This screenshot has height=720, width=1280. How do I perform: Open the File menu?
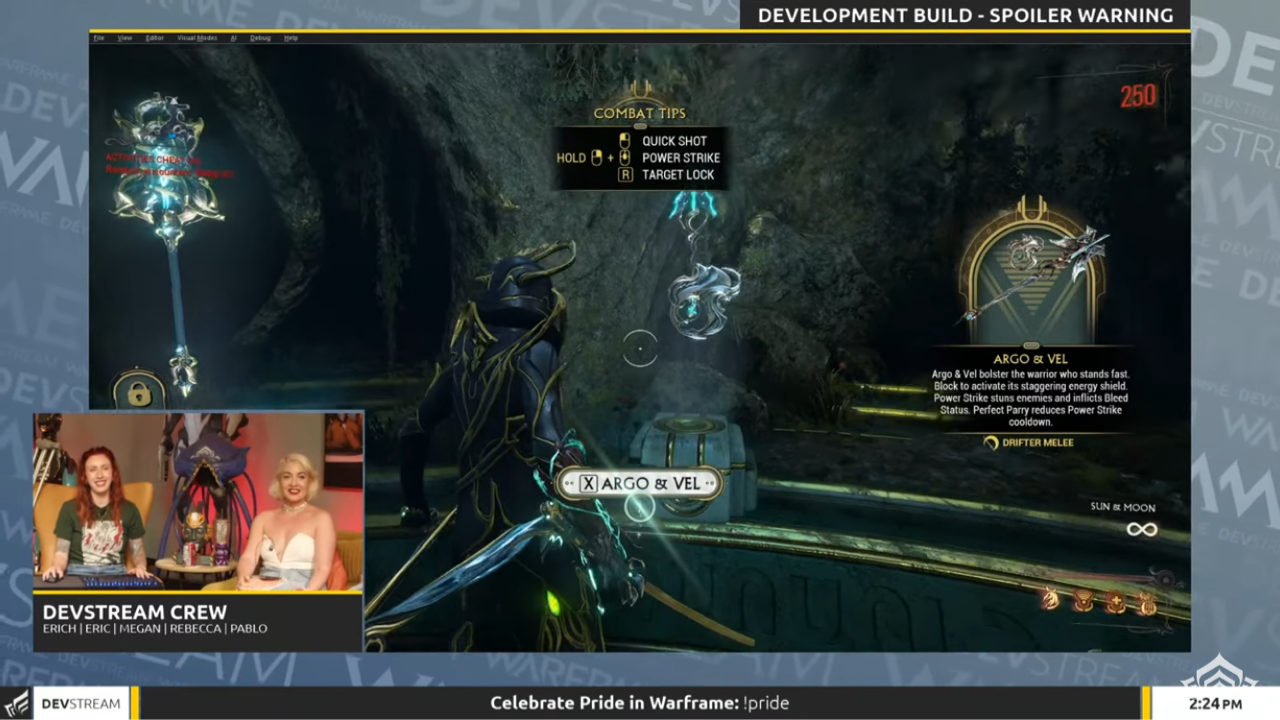tap(98, 37)
